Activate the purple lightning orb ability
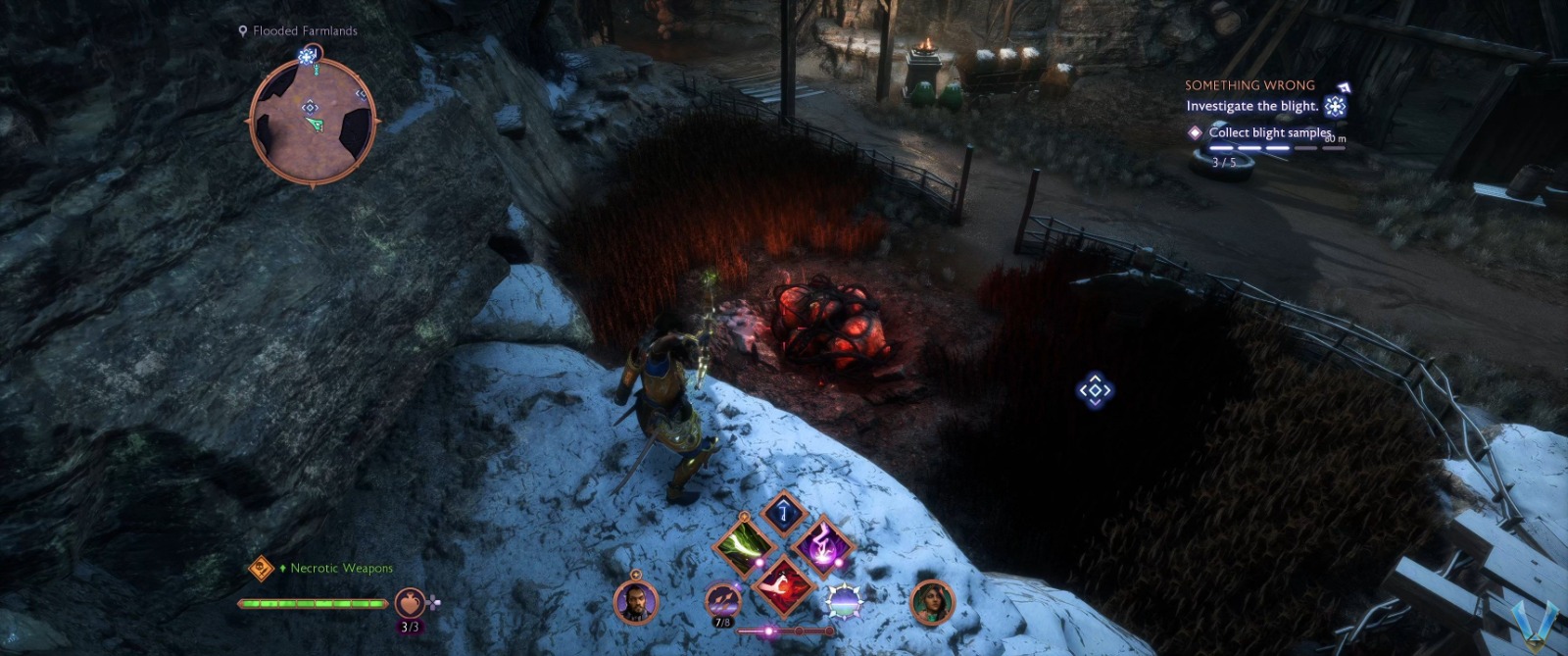 [x=822, y=545]
